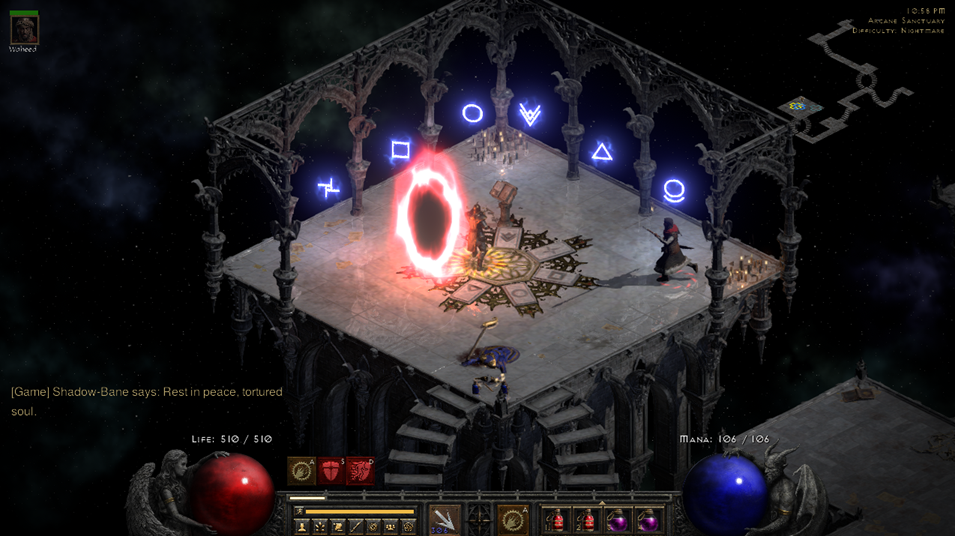Select Waheed's mercenary portrait
The image size is (955, 536).
point(23,29)
